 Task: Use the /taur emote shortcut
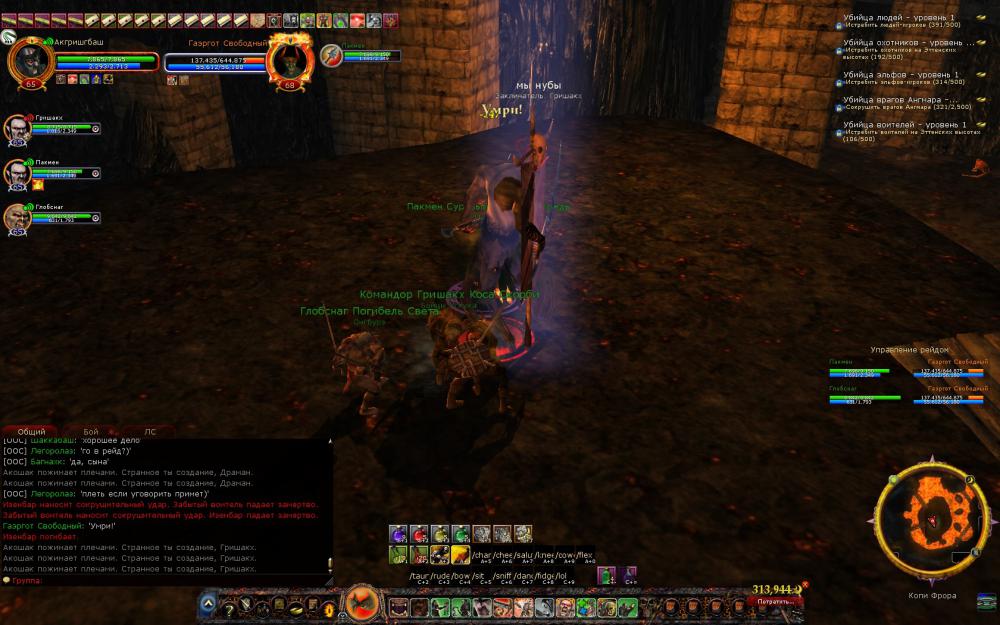[420, 576]
